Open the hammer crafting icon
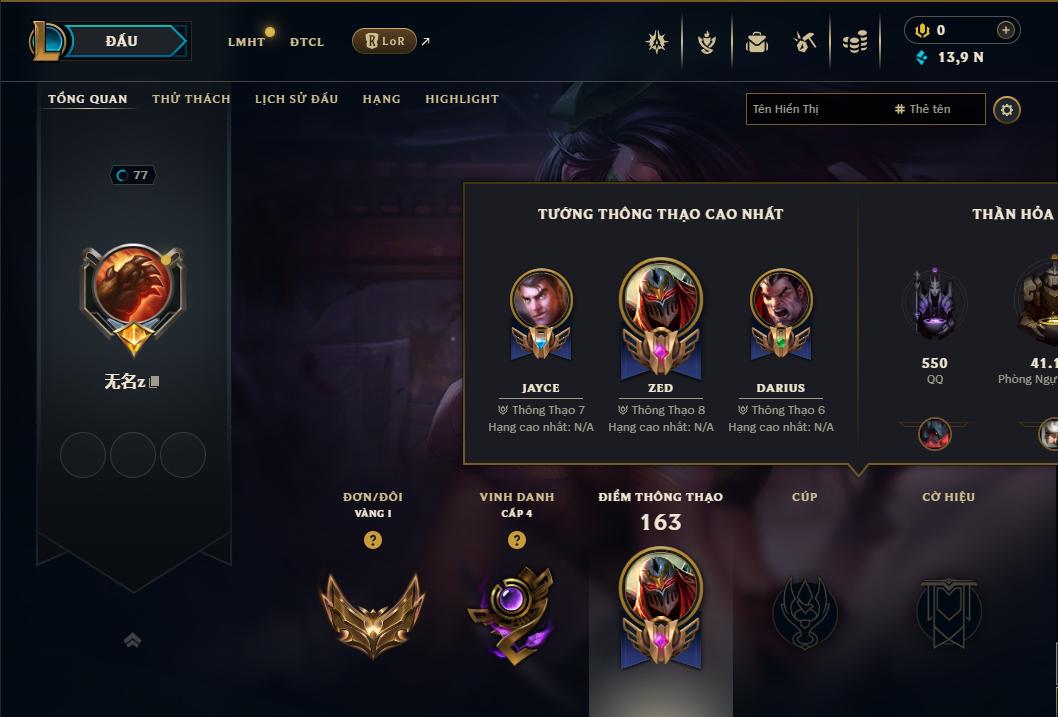The width and height of the screenshot is (1058, 717). pyautogui.click(x=805, y=42)
